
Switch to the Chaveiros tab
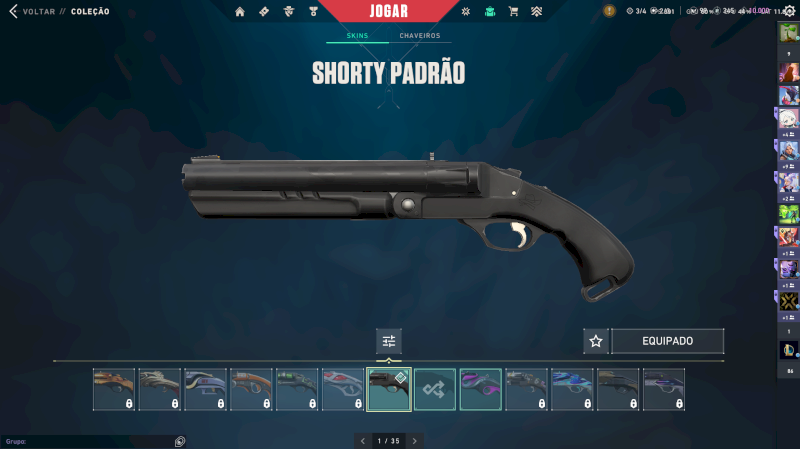pos(419,36)
